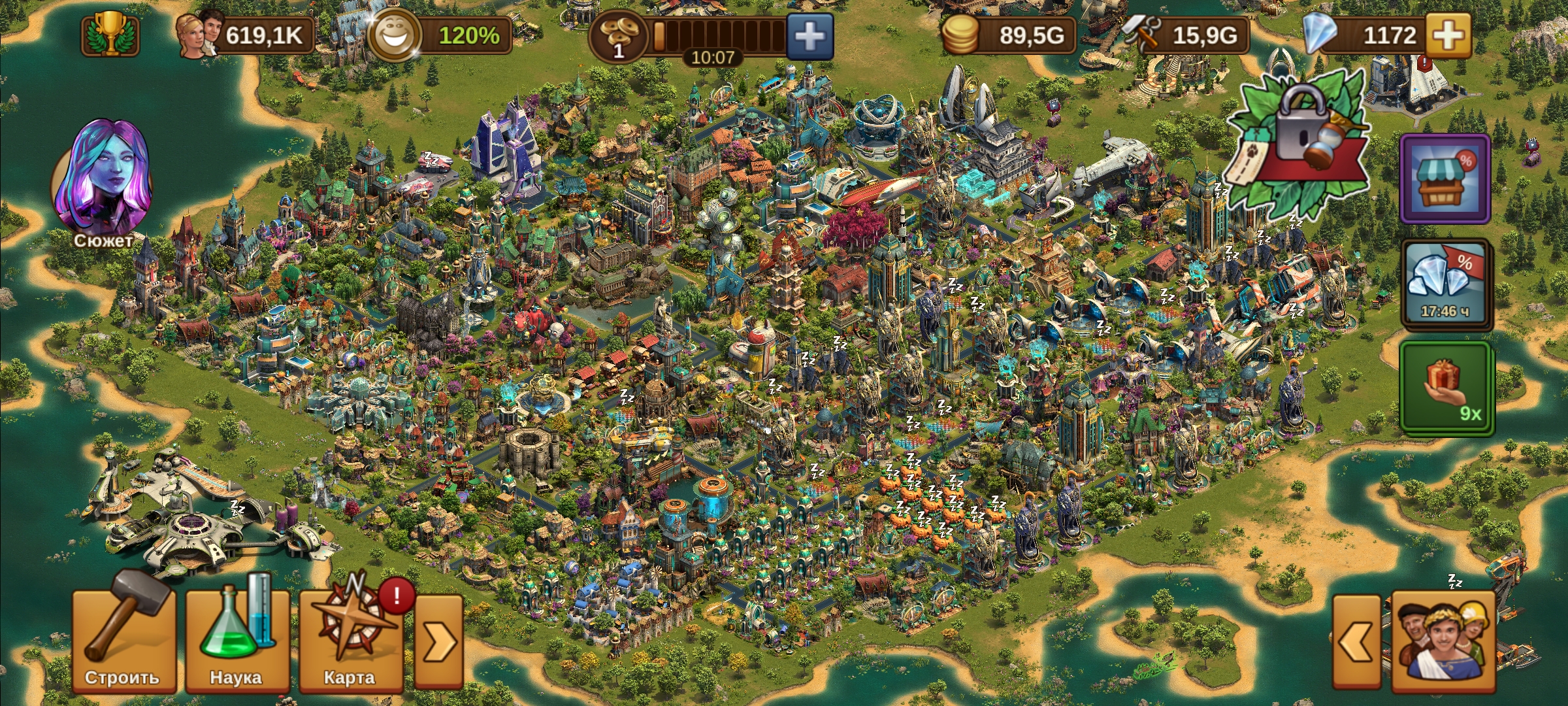
Task: Buy Forge Points with the blue plus button
Action: point(809,37)
